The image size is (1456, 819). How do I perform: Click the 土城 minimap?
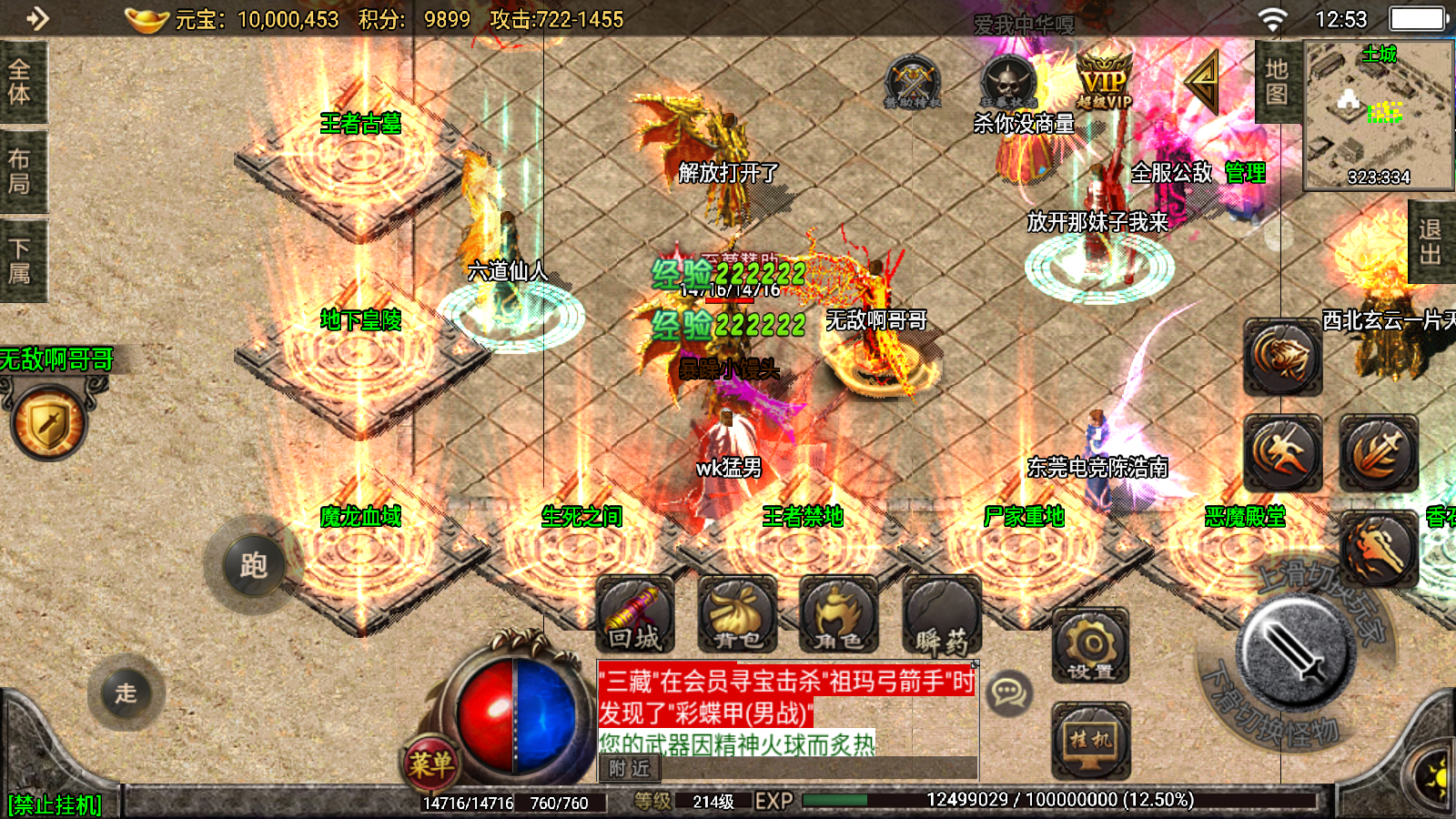coord(1379,115)
